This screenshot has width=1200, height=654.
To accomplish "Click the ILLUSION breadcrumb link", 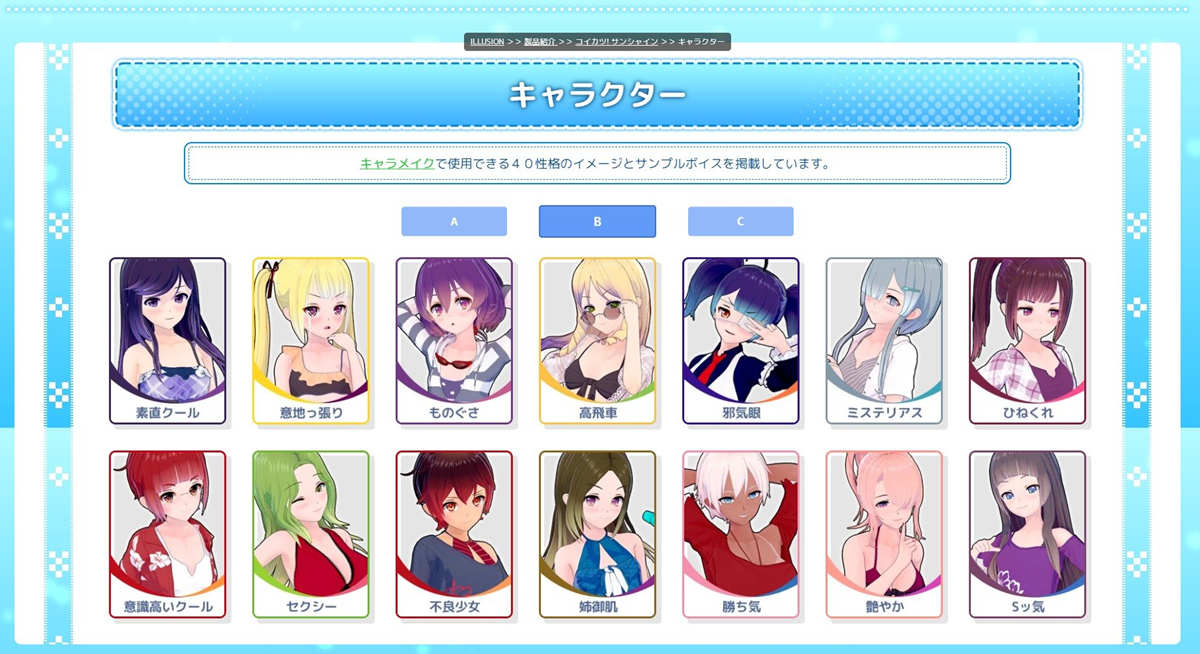I will (x=487, y=42).
